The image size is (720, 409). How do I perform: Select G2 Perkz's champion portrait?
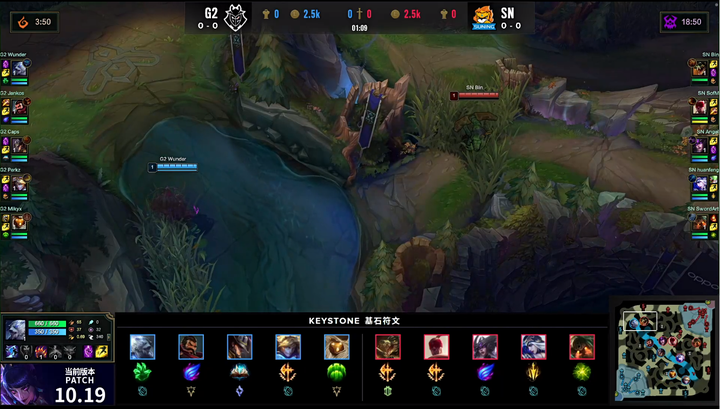point(18,184)
